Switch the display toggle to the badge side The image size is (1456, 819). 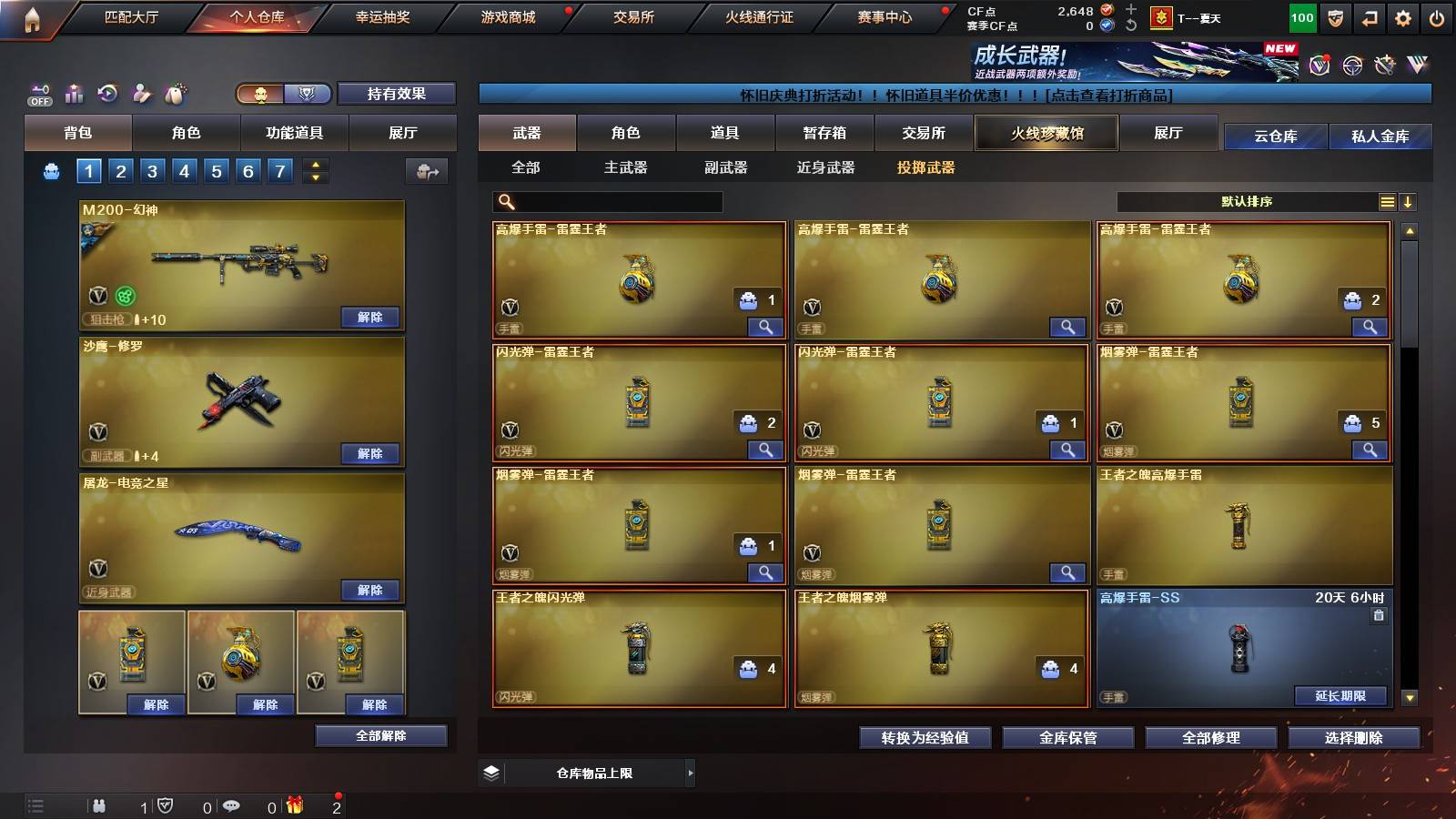click(308, 94)
